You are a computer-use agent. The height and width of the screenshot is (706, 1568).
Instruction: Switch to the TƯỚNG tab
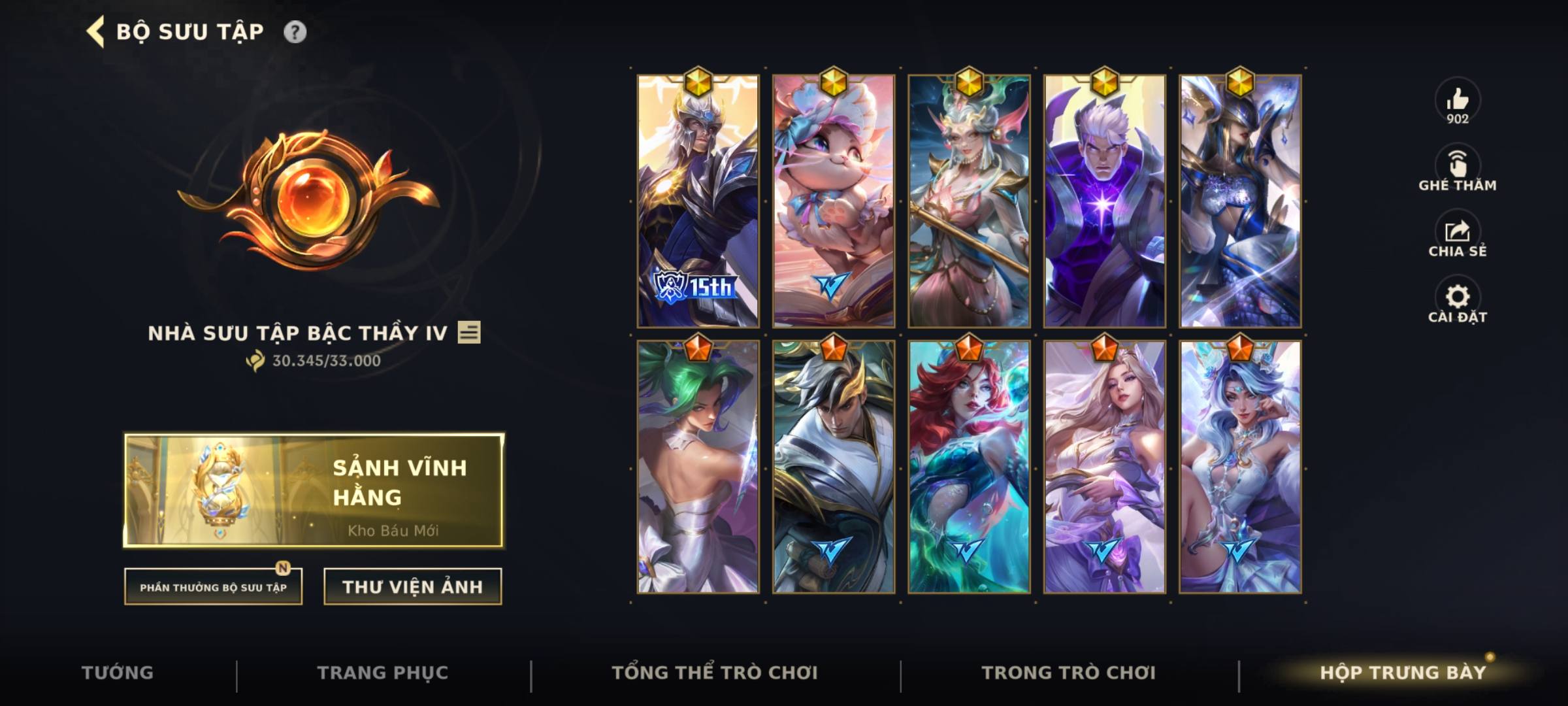118,672
